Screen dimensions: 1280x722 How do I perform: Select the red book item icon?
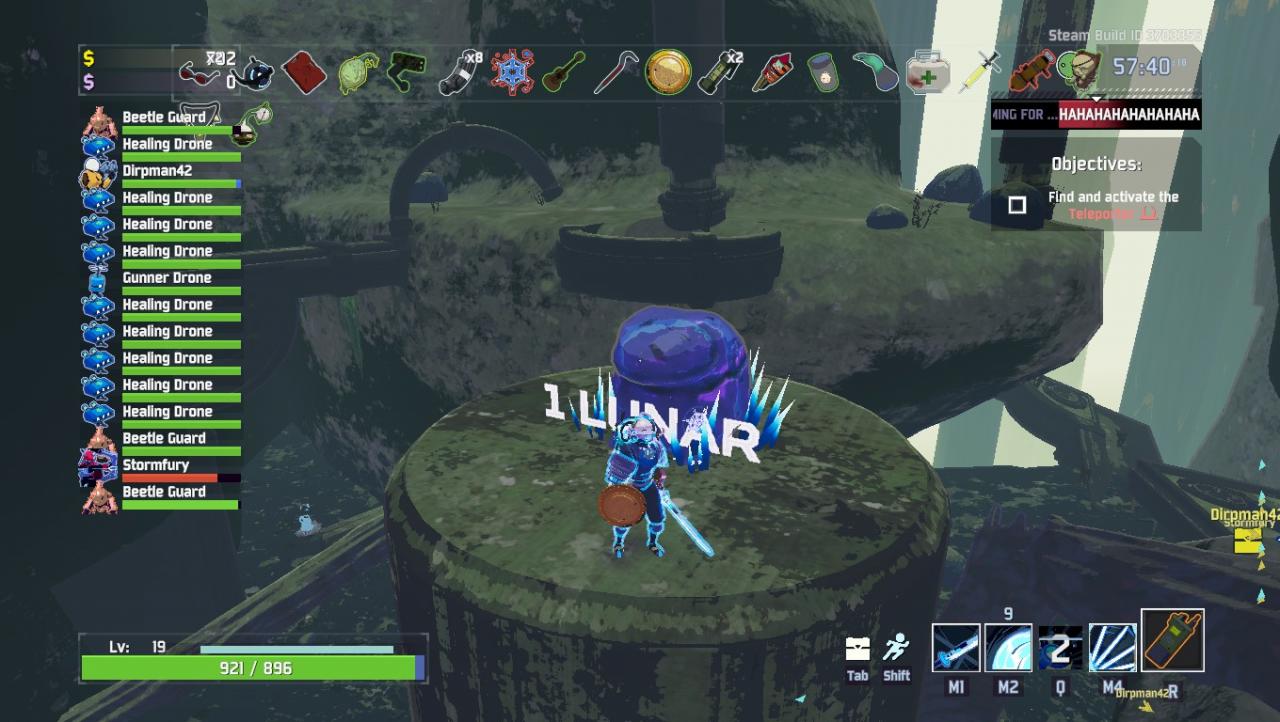click(x=303, y=73)
